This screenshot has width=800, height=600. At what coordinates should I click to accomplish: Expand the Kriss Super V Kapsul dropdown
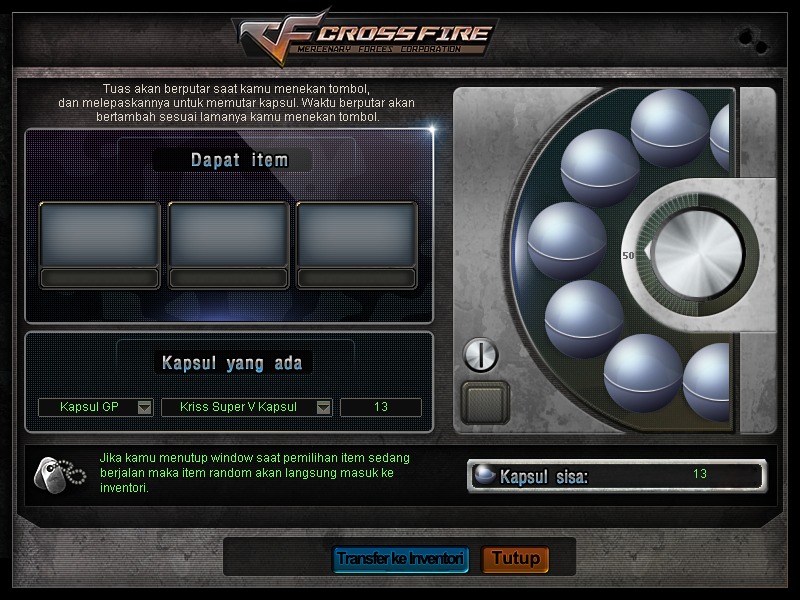tap(323, 407)
